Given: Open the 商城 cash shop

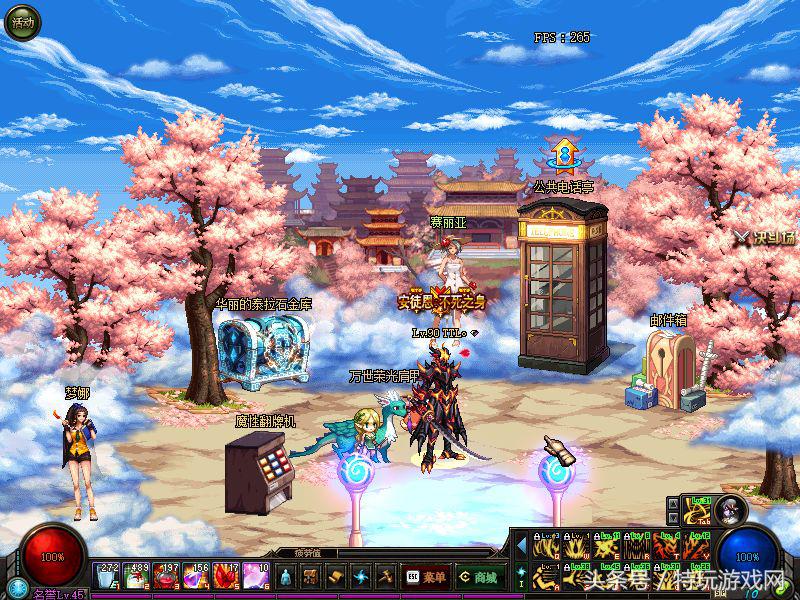Looking at the screenshot, I should point(481,576).
